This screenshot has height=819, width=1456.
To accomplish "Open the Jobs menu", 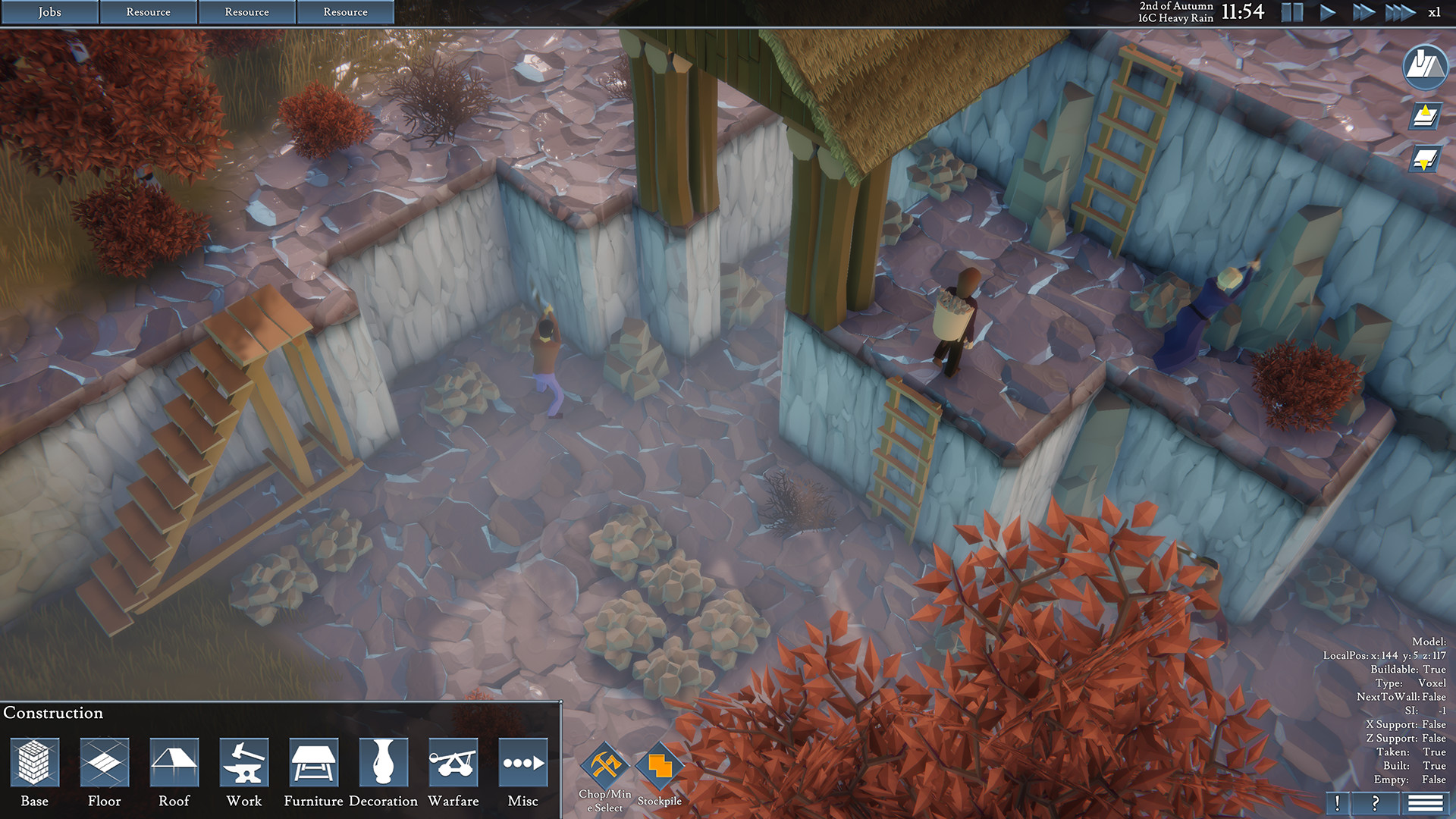I will point(49,12).
